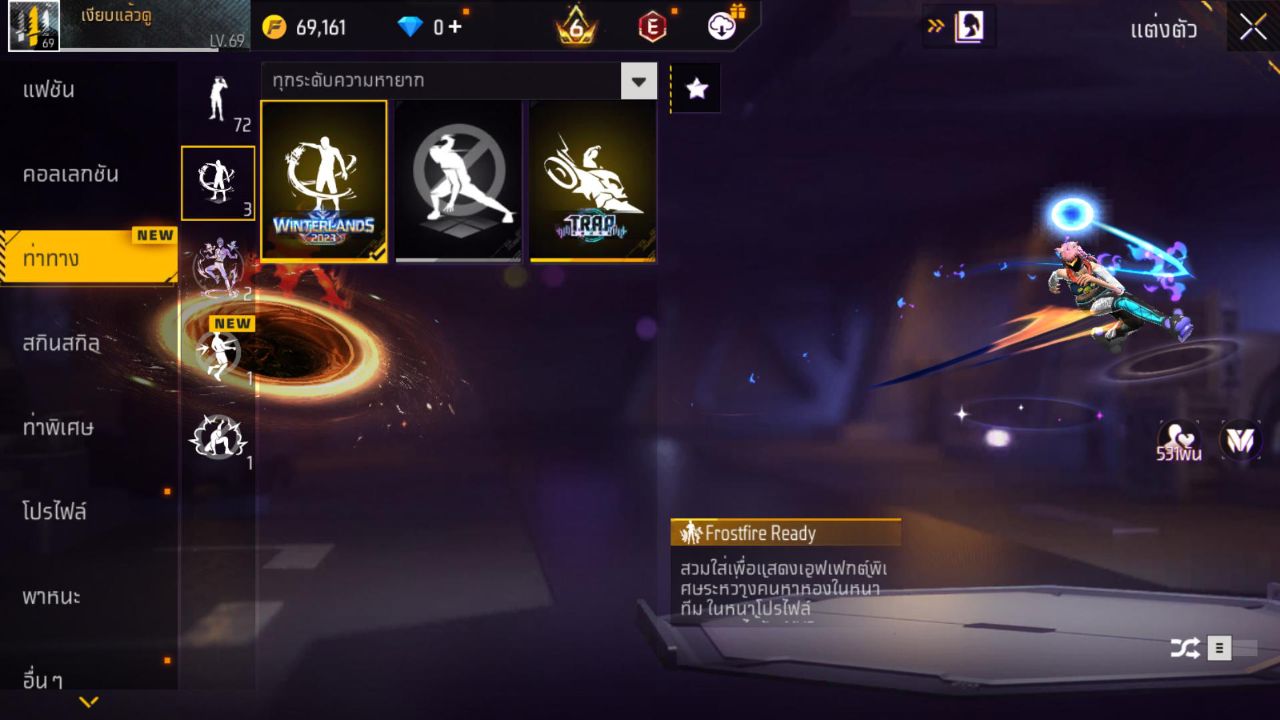The image size is (1280, 720).
Task: Click the Frostfire Ready info banner
Action: tap(786, 533)
